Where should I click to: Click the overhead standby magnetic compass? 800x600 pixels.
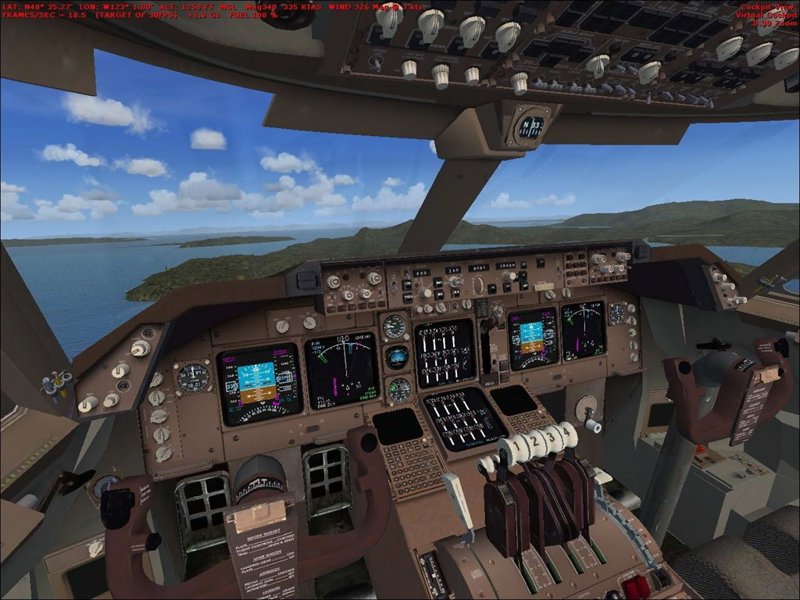pos(531,127)
